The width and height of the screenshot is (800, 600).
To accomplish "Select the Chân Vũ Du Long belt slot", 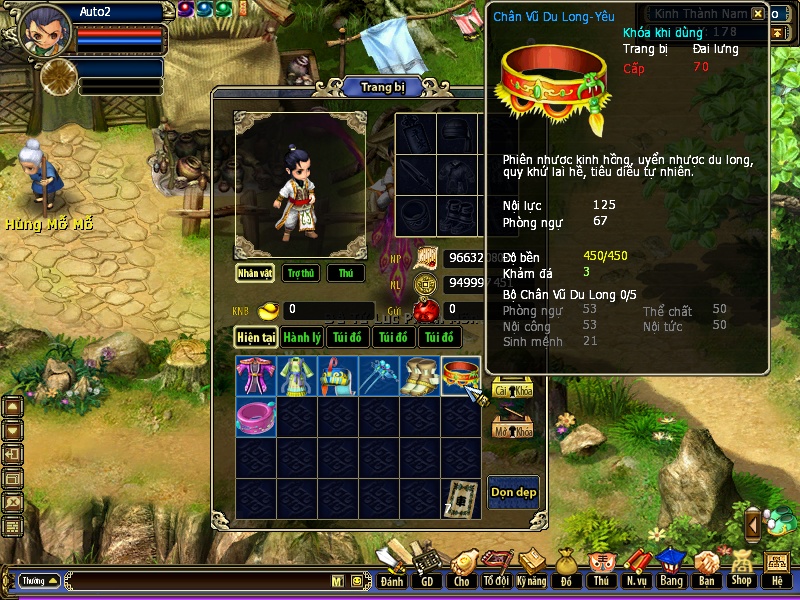I will [461, 376].
